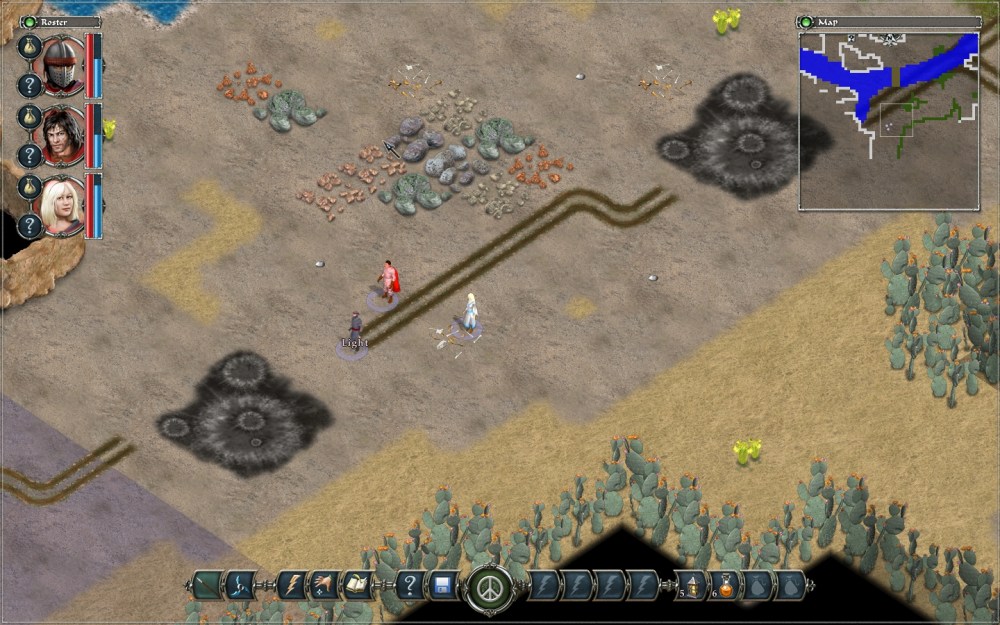This screenshot has width=1000, height=625.
Task: Activate the lightning bolt action left of the hand
Action: [x=293, y=585]
